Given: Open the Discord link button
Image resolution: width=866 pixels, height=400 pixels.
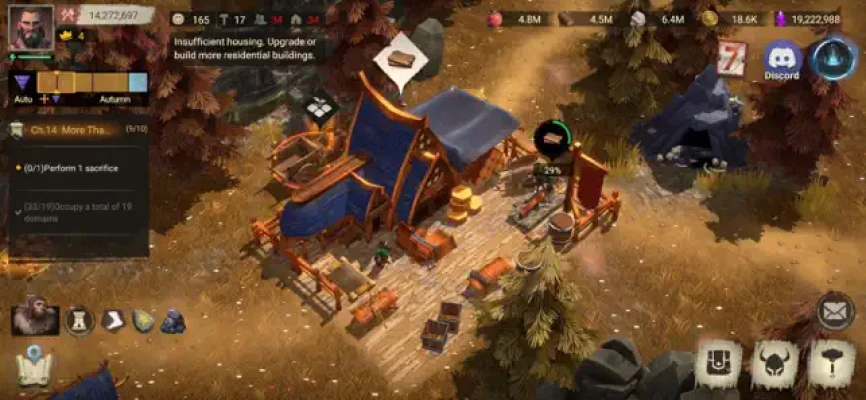Looking at the screenshot, I should pyautogui.click(x=782, y=60).
